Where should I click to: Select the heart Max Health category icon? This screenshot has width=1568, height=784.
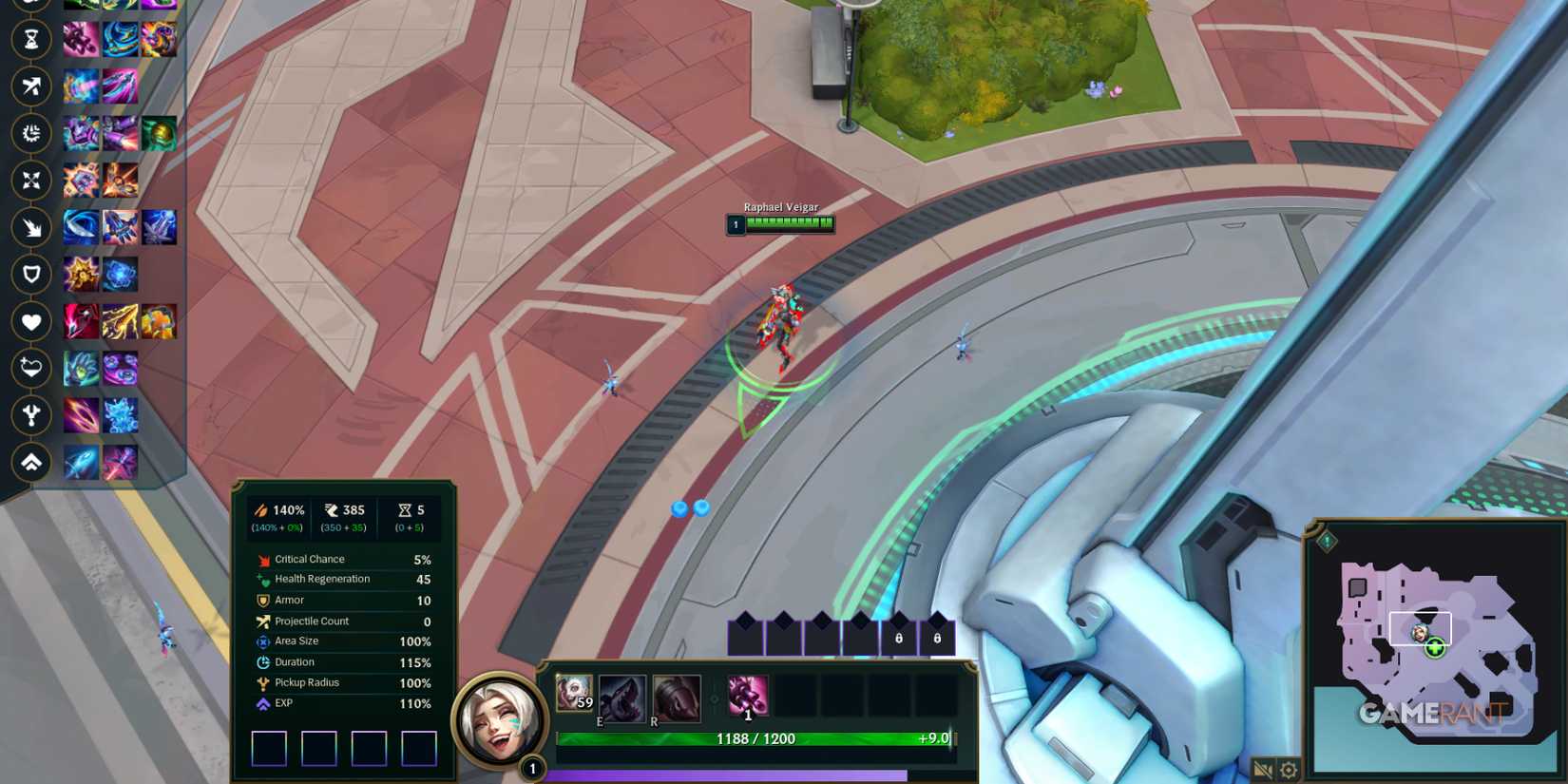(31, 322)
